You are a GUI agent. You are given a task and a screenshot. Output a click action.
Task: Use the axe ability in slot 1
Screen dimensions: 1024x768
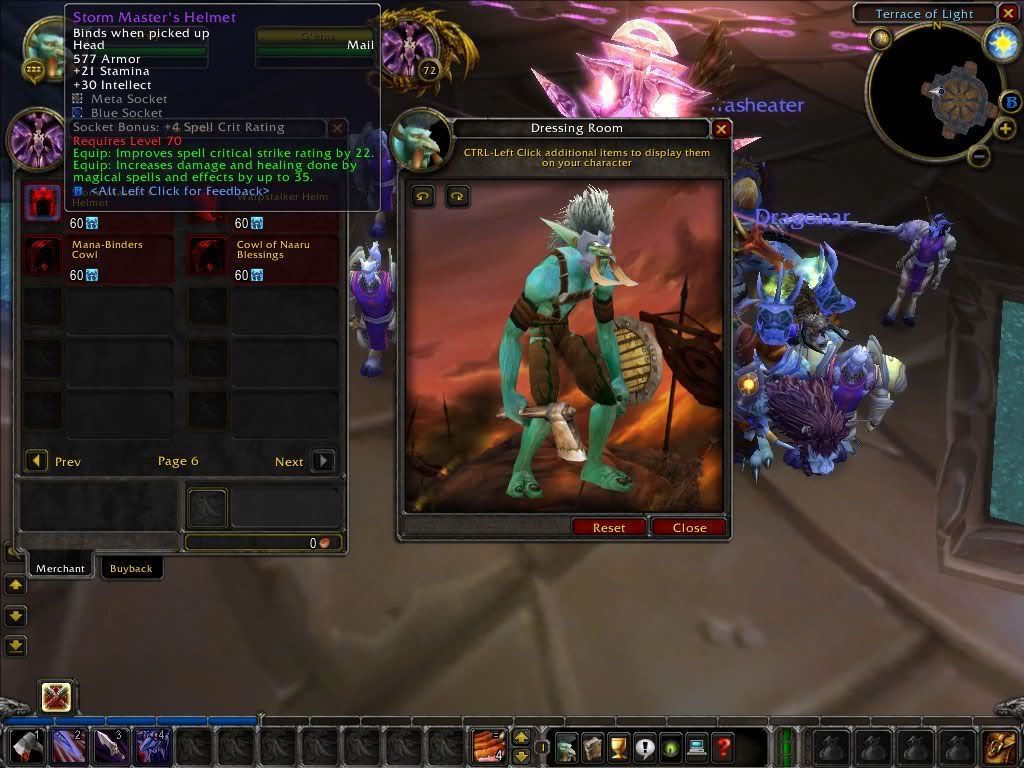pos(26,747)
